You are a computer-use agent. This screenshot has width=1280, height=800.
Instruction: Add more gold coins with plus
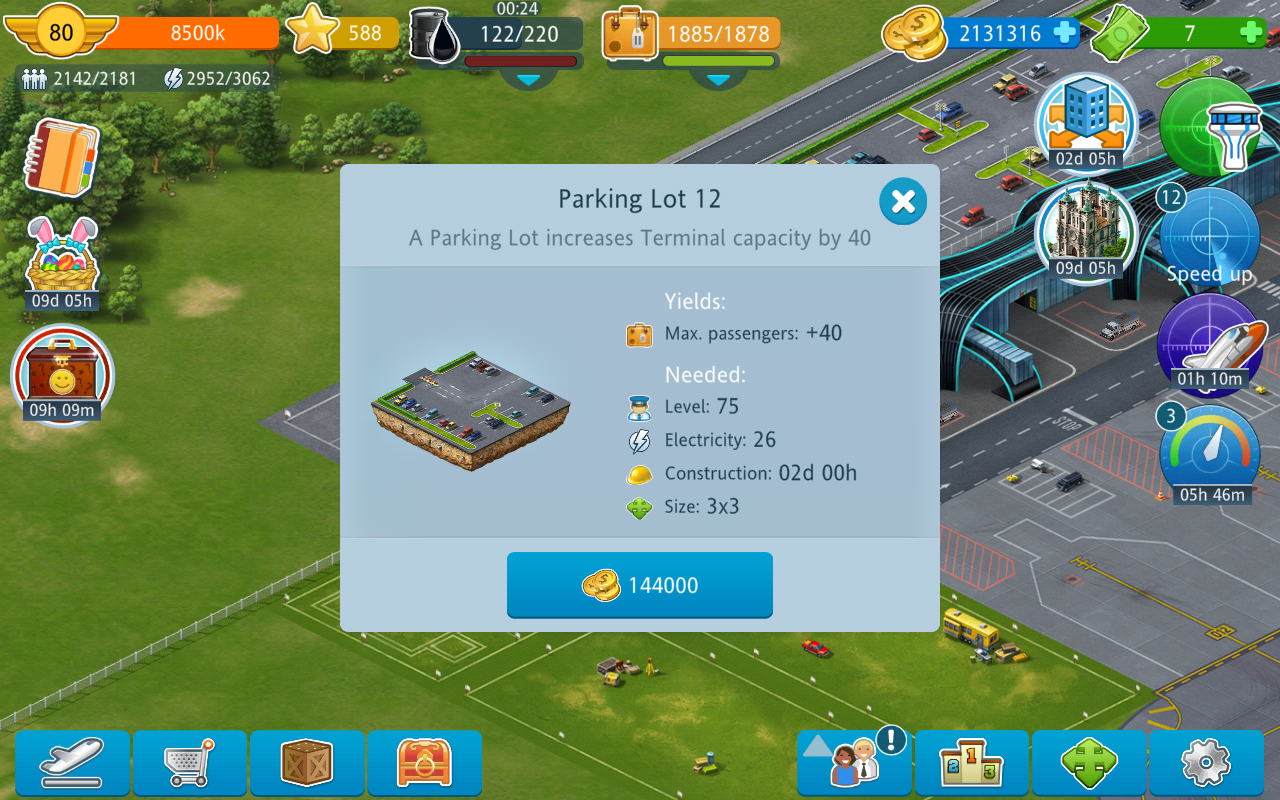pyautogui.click(x=1065, y=33)
